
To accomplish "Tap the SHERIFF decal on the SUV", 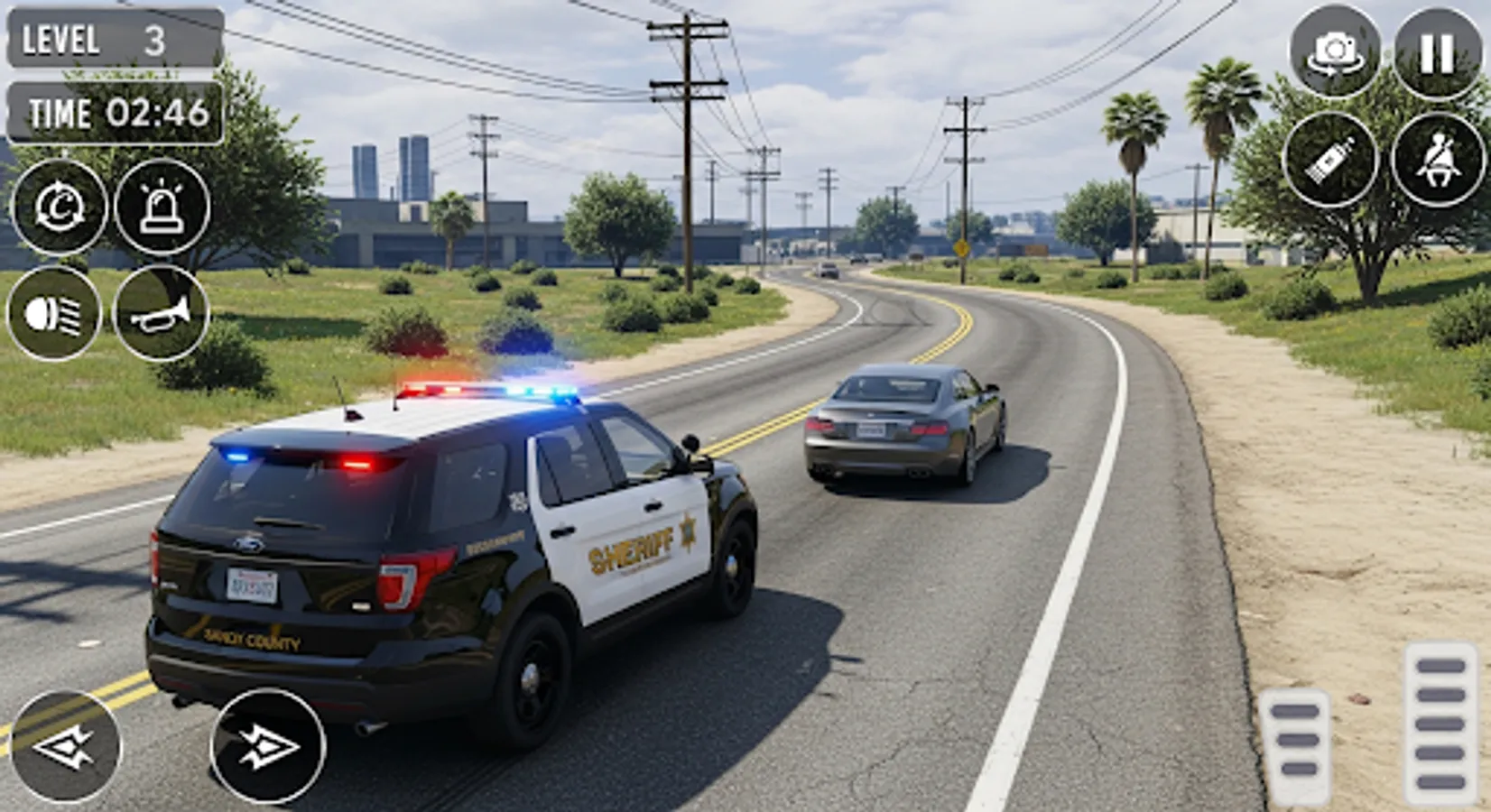I will point(632,552).
